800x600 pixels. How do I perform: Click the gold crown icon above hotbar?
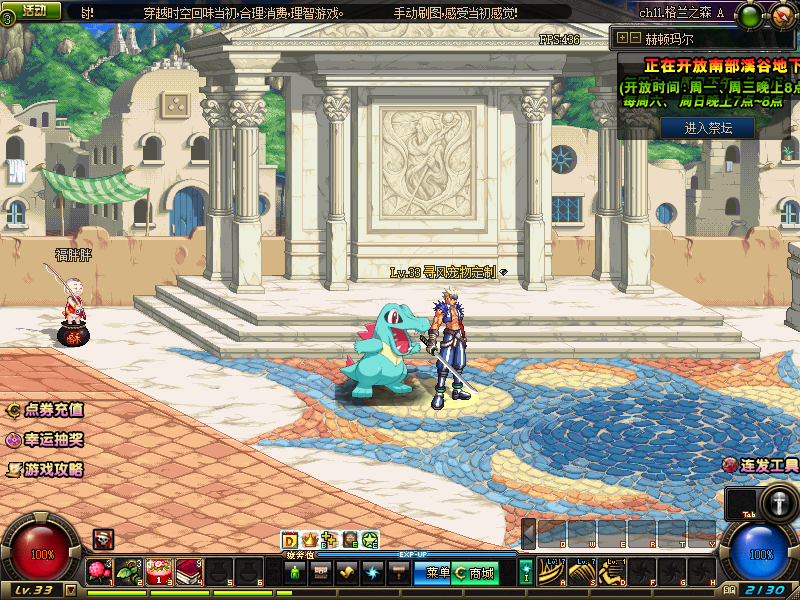[x=309, y=540]
